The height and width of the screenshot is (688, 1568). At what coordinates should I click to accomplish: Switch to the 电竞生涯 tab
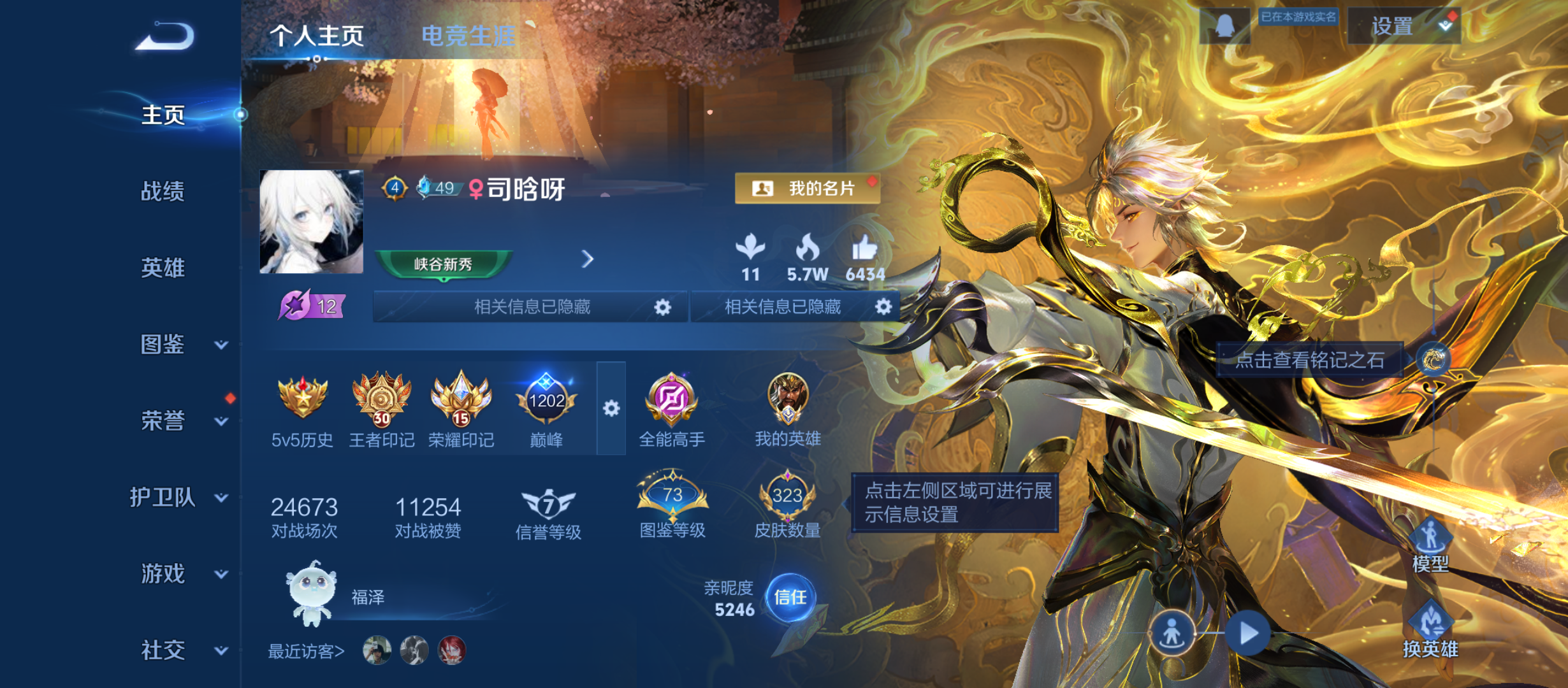click(x=470, y=36)
